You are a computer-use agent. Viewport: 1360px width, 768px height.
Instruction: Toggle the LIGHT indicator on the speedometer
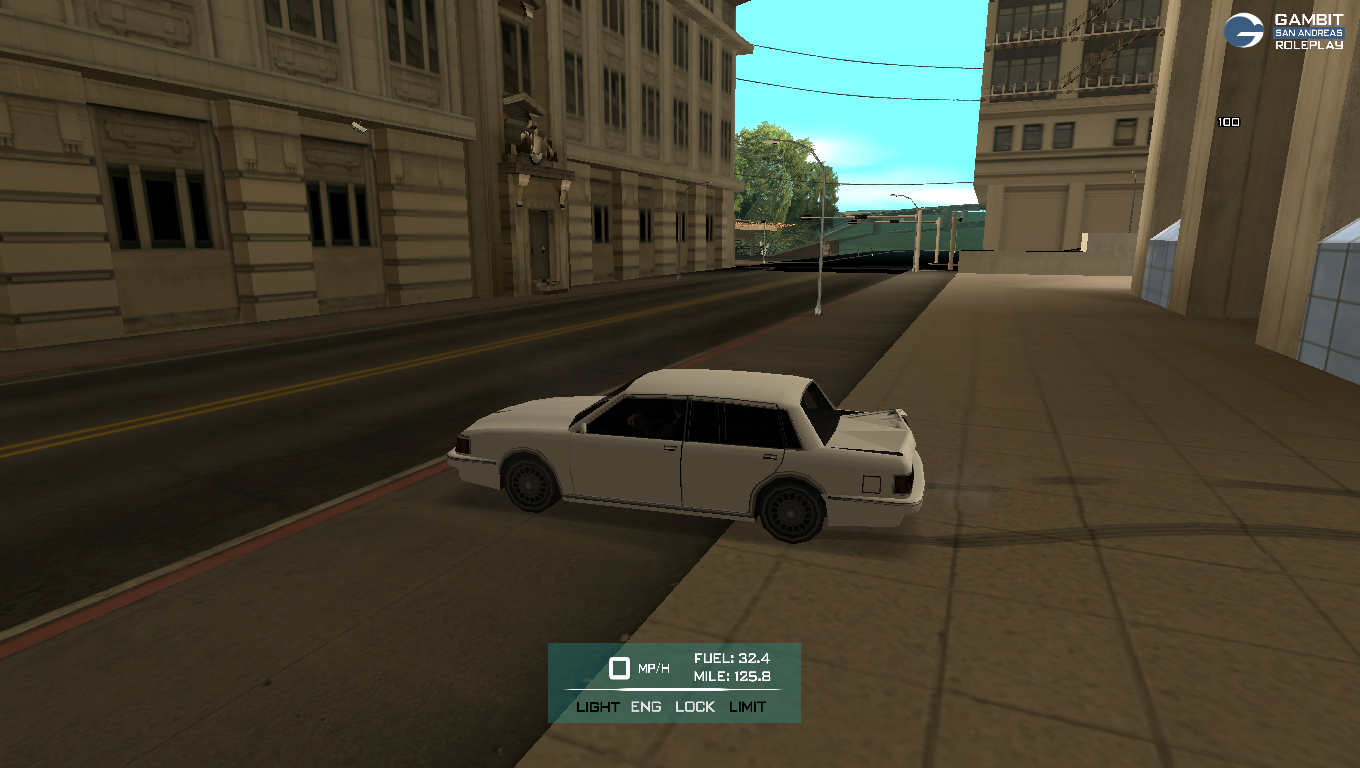598,707
